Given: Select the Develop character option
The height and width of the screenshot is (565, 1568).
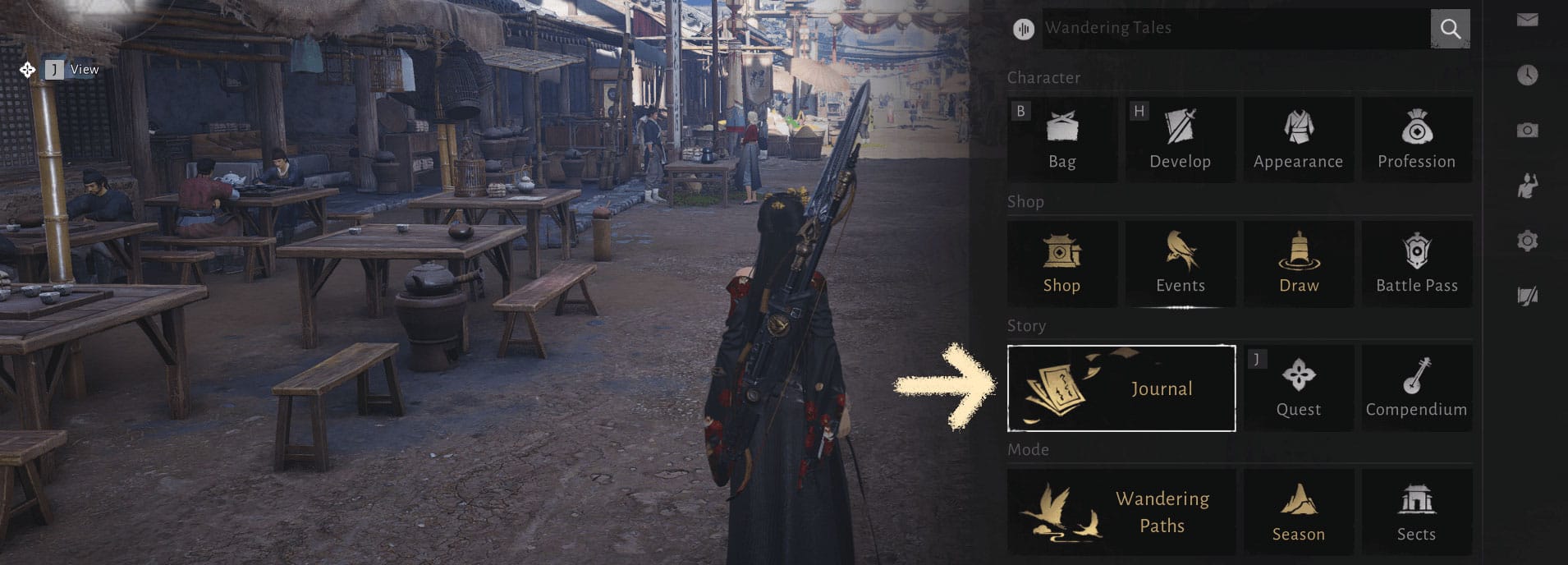Looking at the screenshot, I should (1180, 140).
